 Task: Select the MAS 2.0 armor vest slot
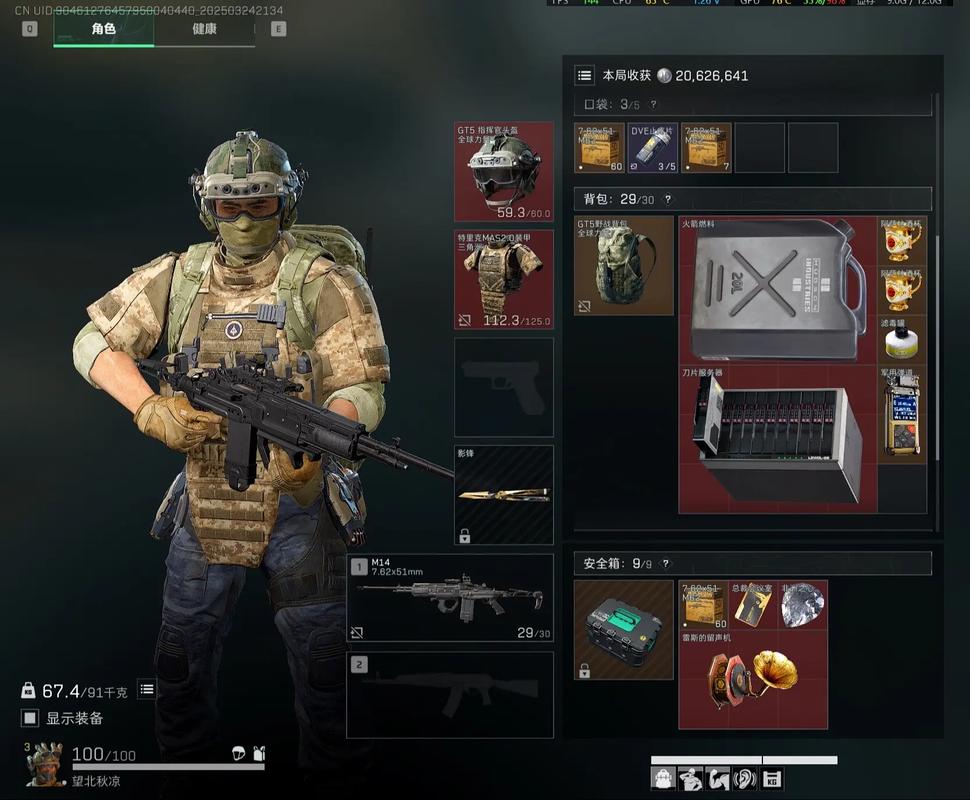coord(503,279)
